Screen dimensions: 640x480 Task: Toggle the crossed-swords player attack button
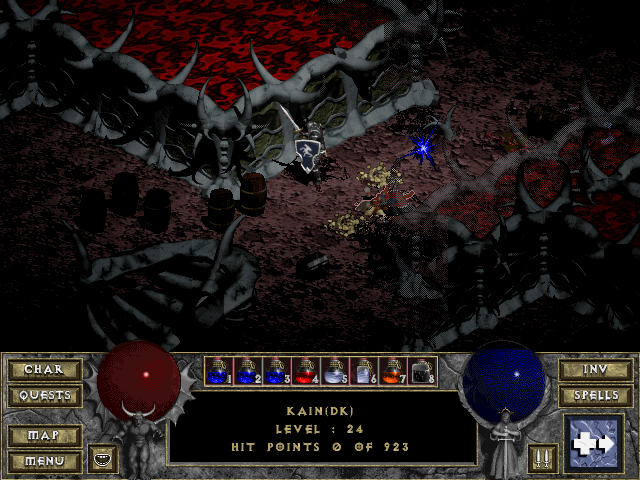pos(541,459)
